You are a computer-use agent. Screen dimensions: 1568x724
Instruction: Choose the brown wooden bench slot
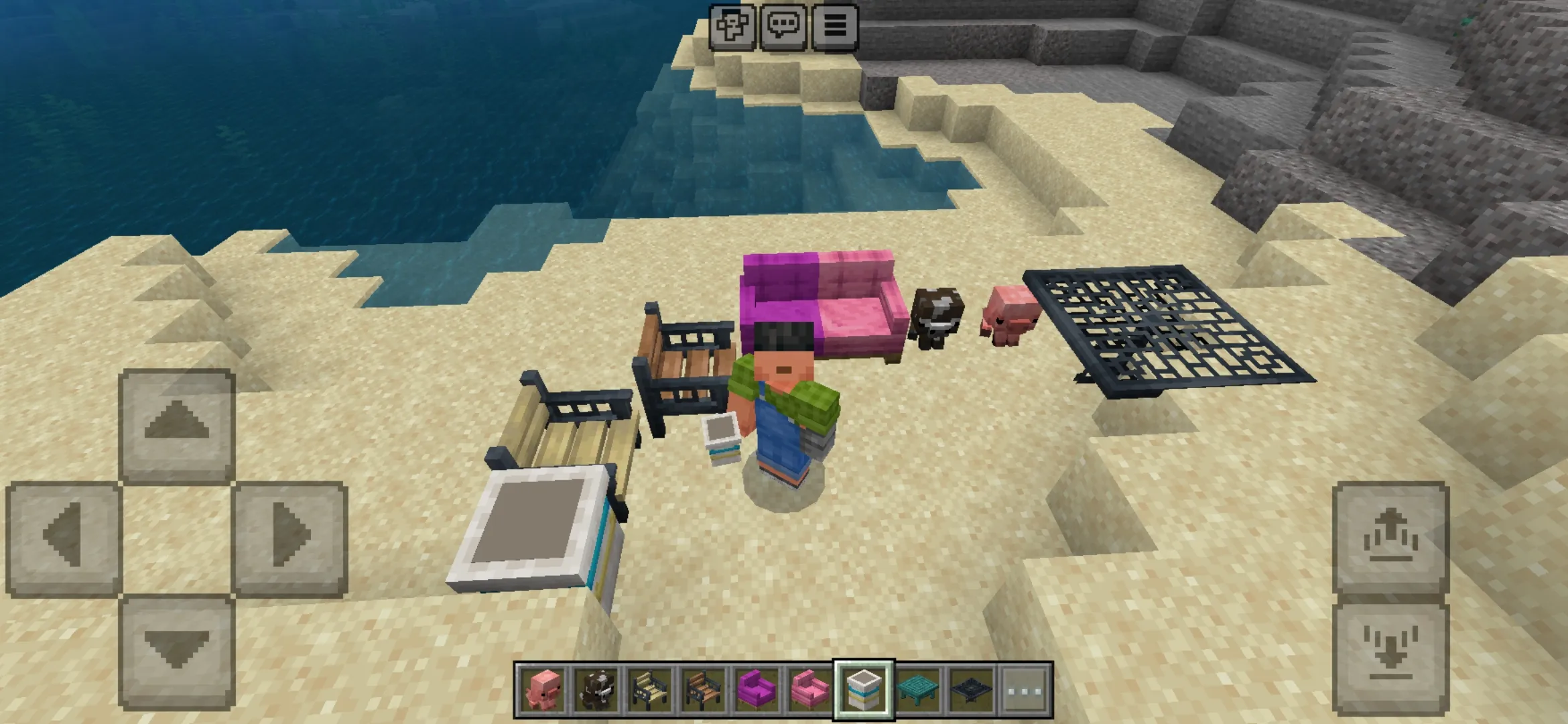click(x=703, y=689)
